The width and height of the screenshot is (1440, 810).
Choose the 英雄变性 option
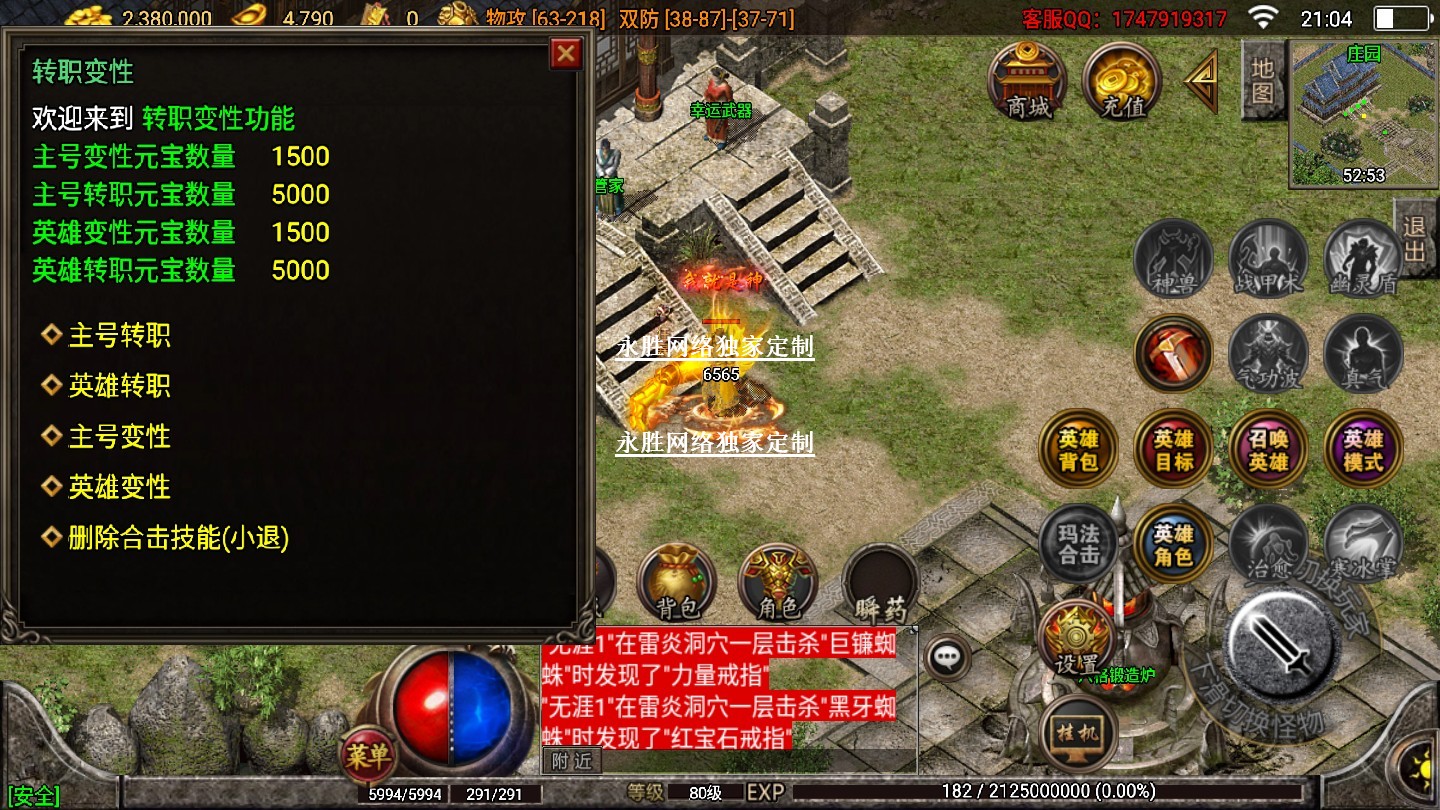pos(119,488)
